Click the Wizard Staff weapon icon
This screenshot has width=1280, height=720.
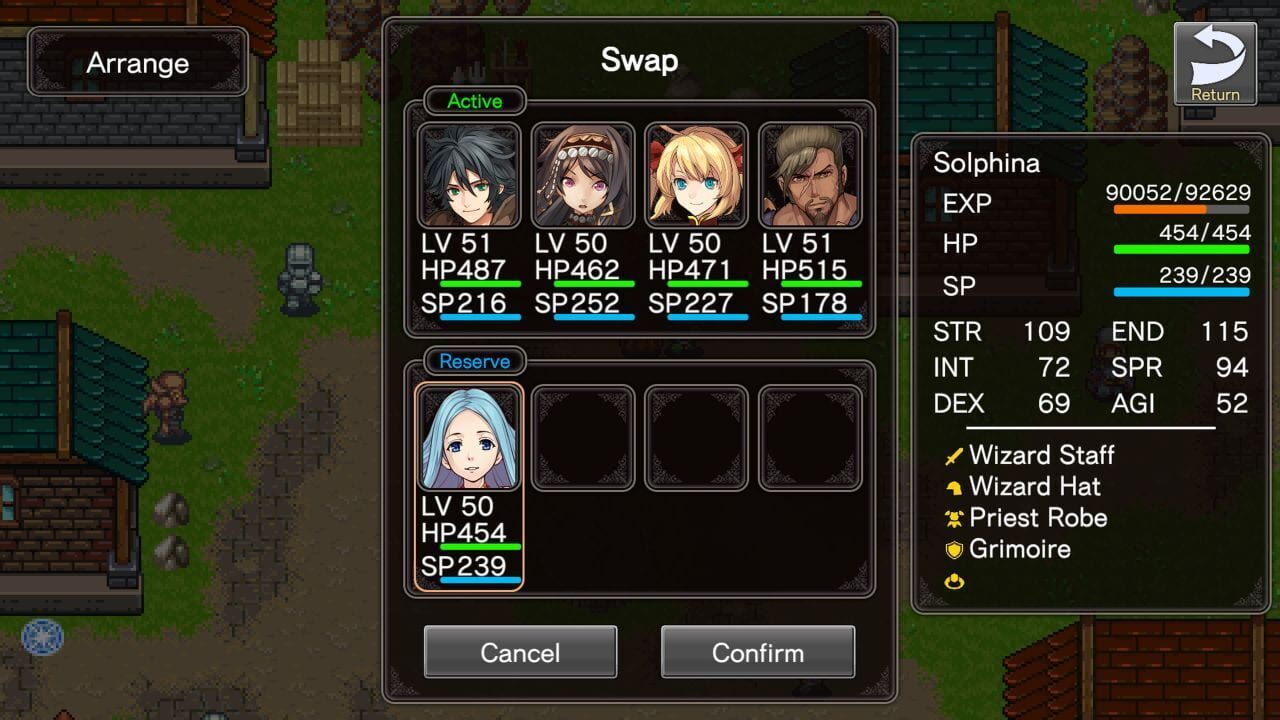(953, 455)
